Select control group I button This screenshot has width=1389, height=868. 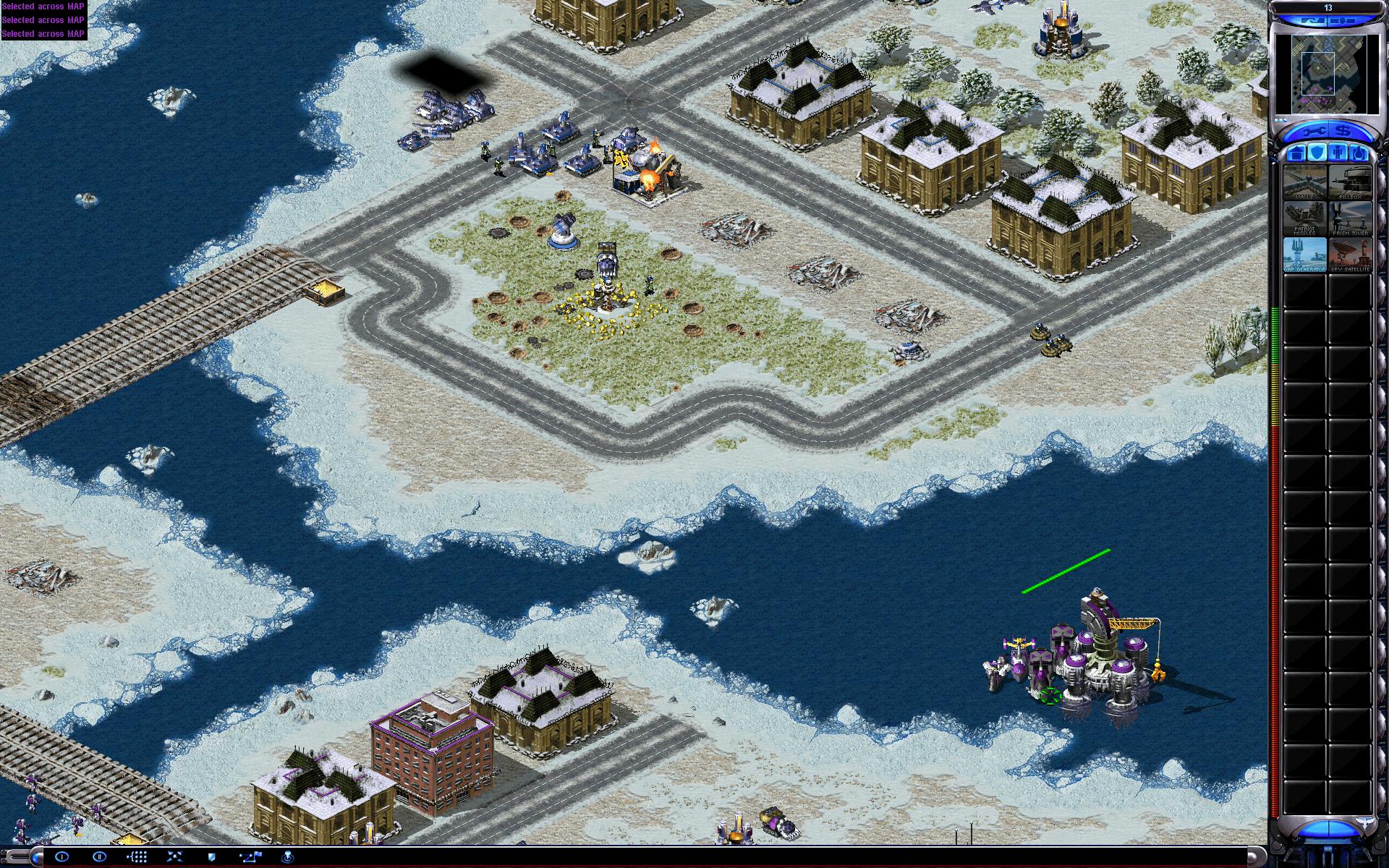62,857
